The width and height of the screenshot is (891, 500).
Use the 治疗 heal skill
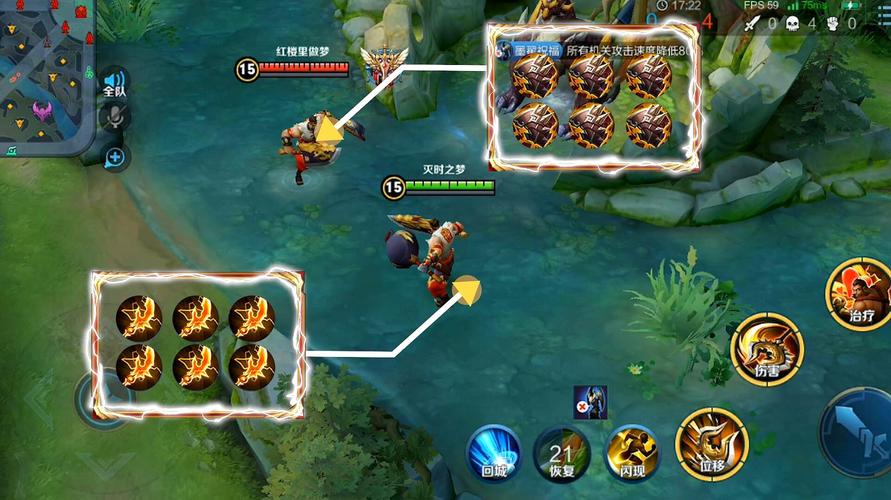pos(859,294)
